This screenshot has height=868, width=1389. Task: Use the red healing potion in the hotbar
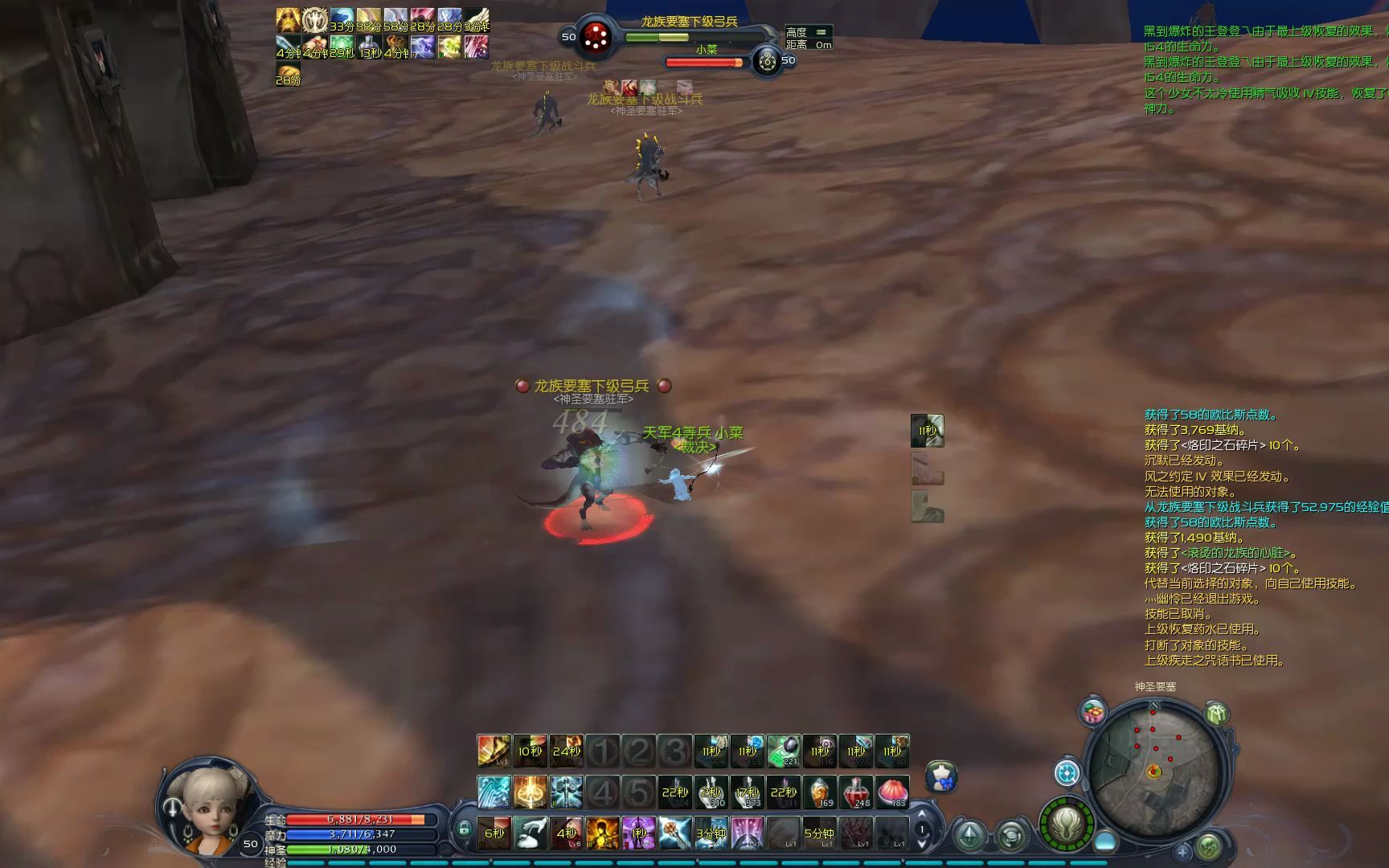(857, 793)
